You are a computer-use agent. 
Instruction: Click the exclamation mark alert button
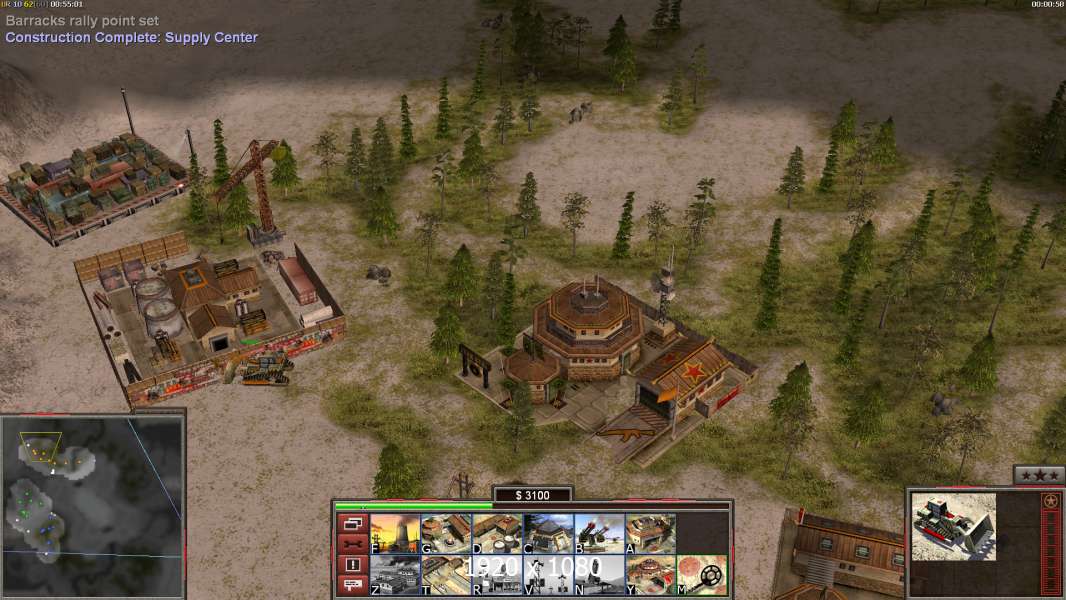click(x=352, y=565)
